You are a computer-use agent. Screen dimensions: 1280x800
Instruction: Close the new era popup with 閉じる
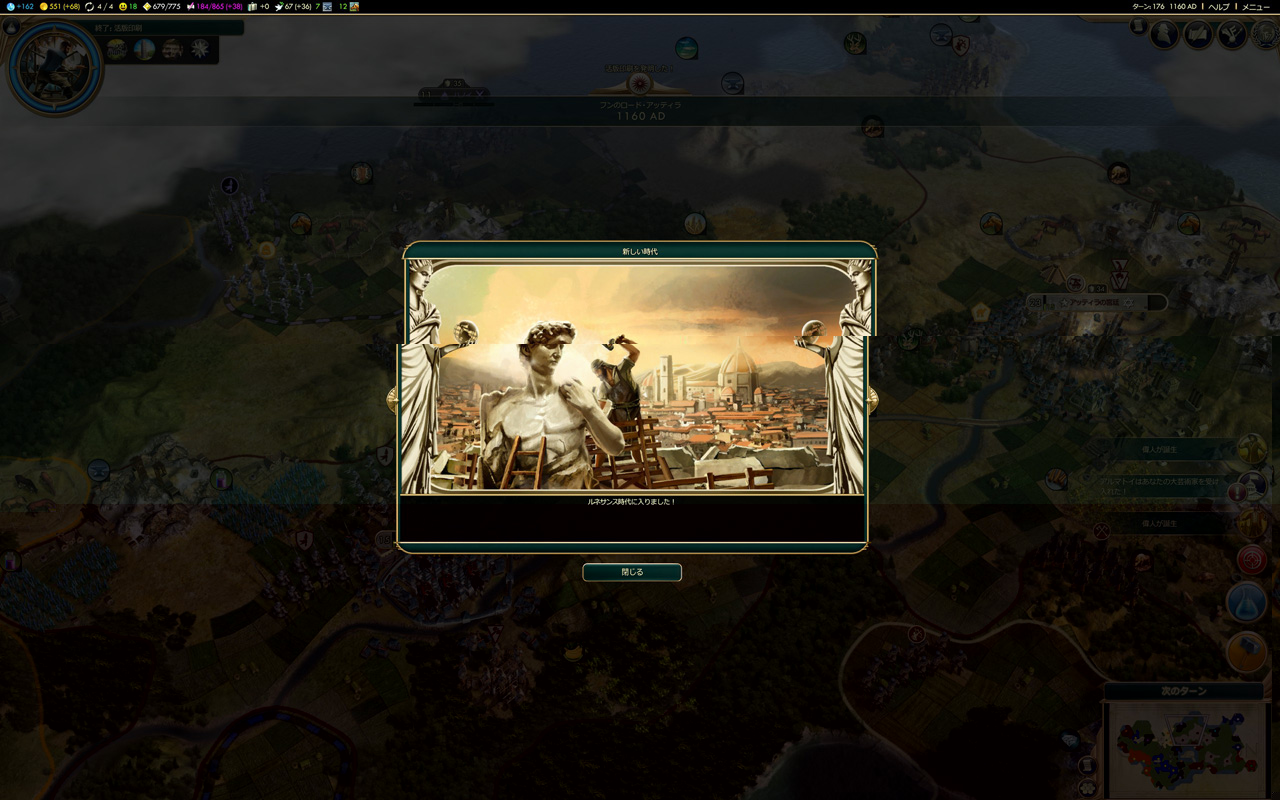[632, 572]
